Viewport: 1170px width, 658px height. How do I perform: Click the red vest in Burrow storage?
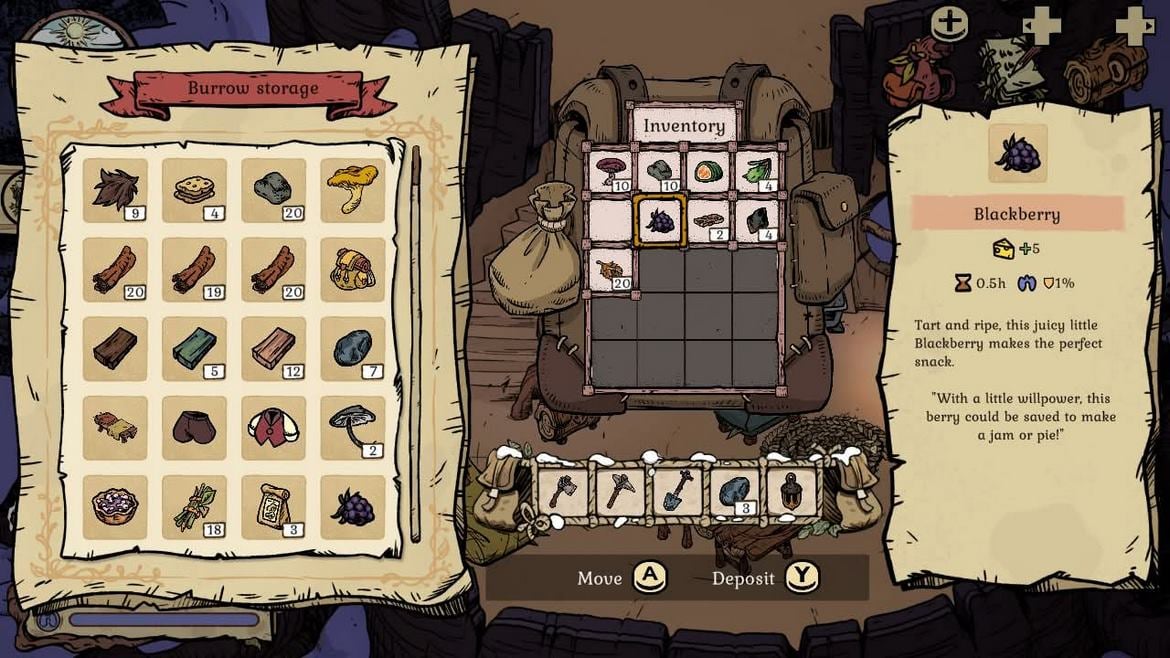tap(273, 427)
